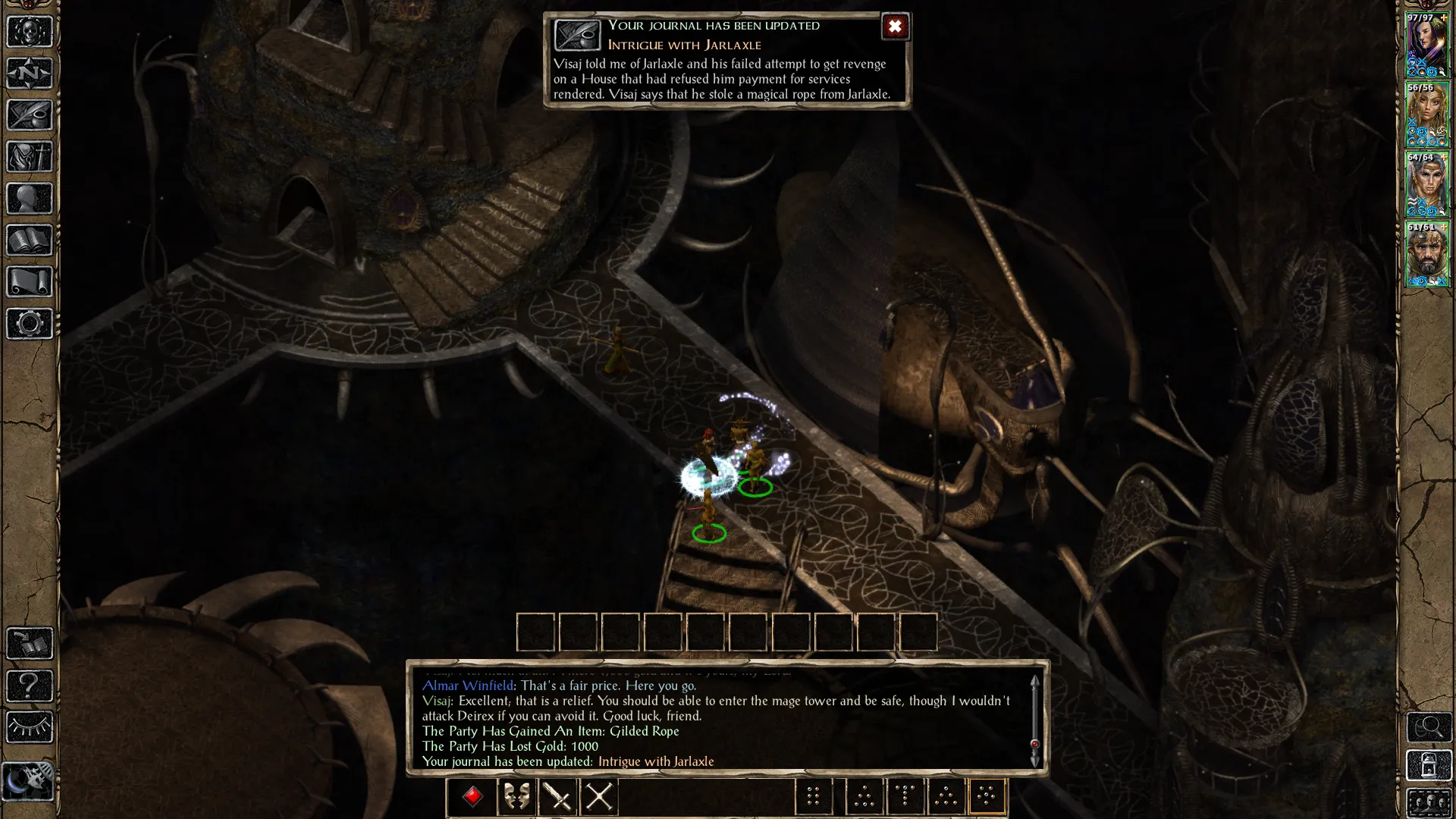
Task: Close the journal update popup
Action: 895,27
